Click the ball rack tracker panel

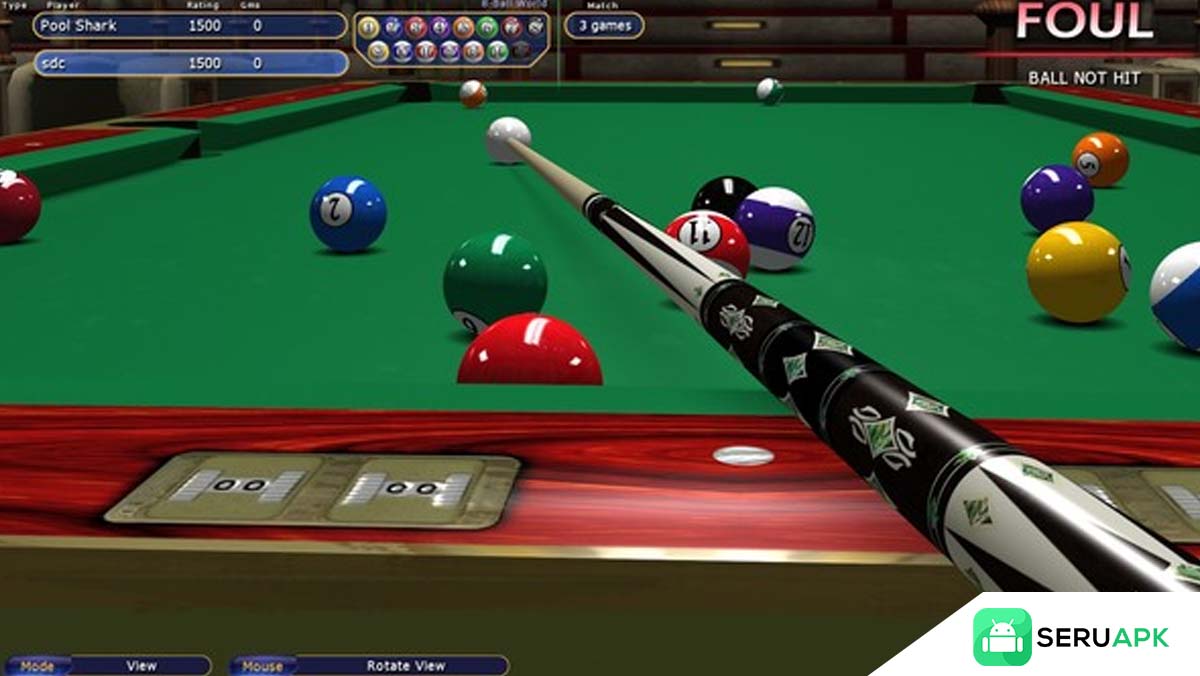pos(452,39)
